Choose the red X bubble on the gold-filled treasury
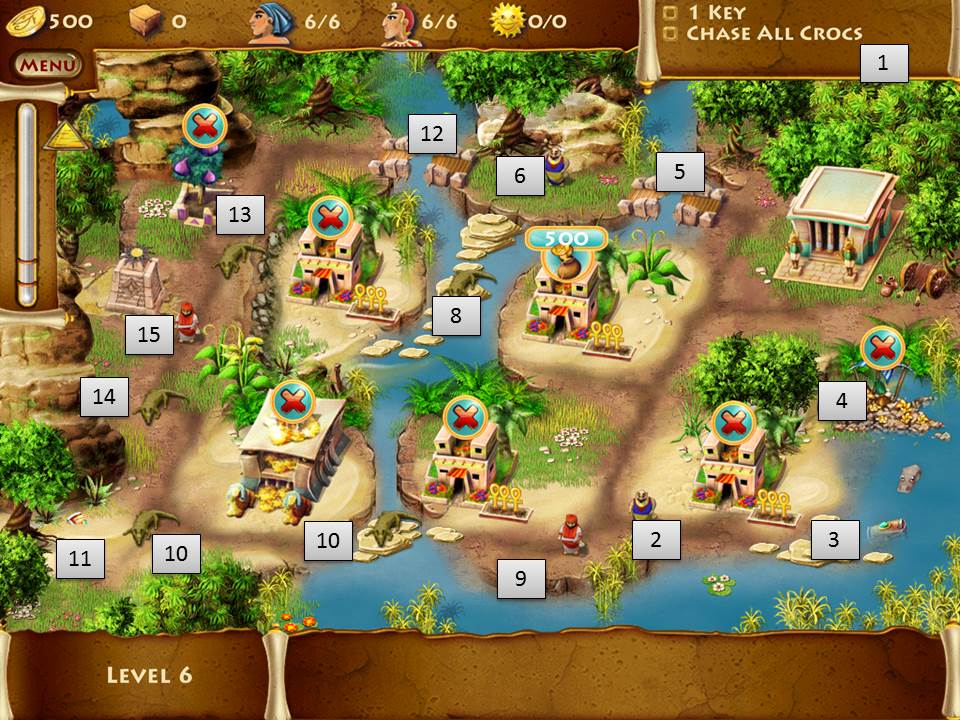Viewport: 960px width, 720px height. coord(292,403)
